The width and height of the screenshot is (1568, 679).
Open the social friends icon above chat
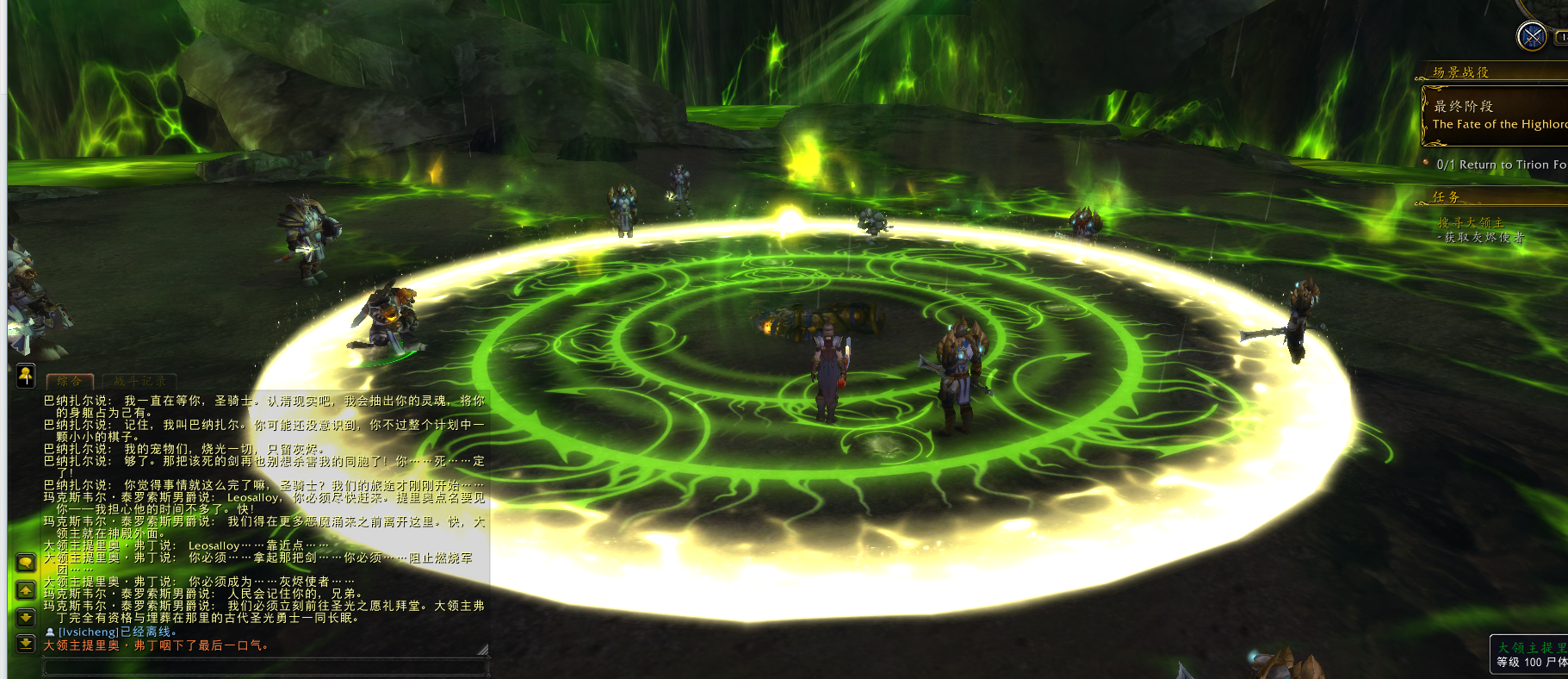click(x=26, y=375)
